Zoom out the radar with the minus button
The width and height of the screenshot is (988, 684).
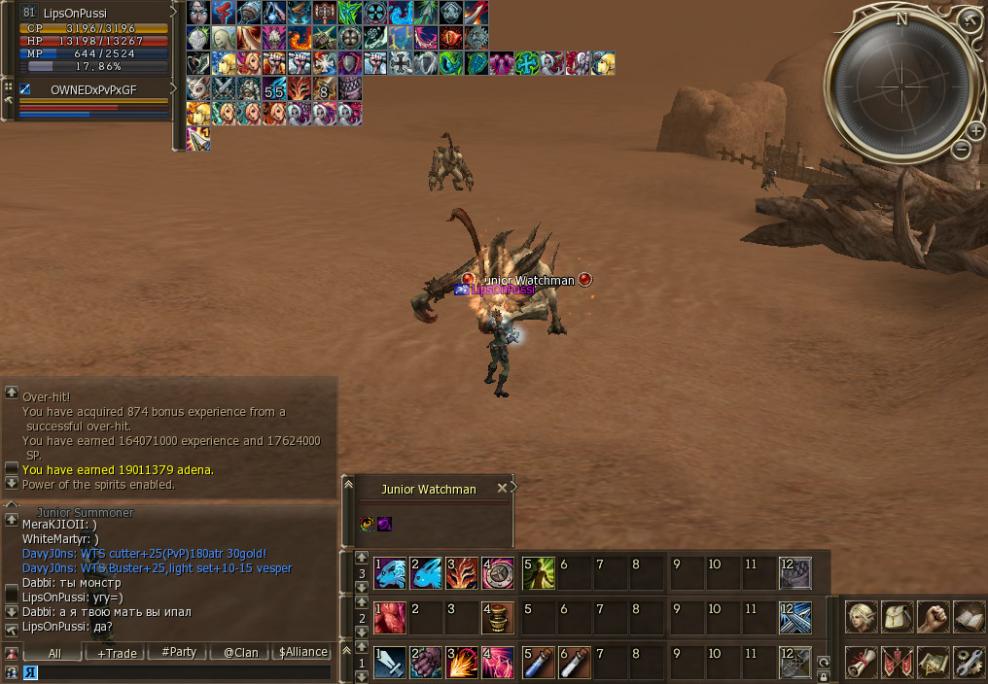(x=960, y=150)
